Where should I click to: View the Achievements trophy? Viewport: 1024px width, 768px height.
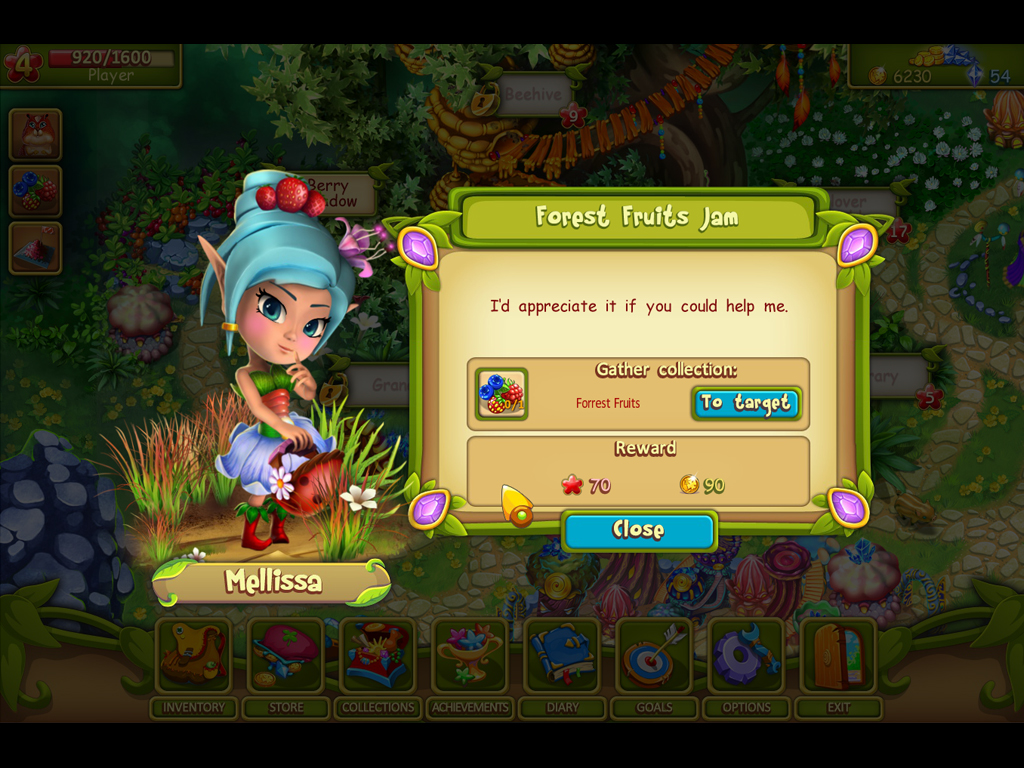470,656
